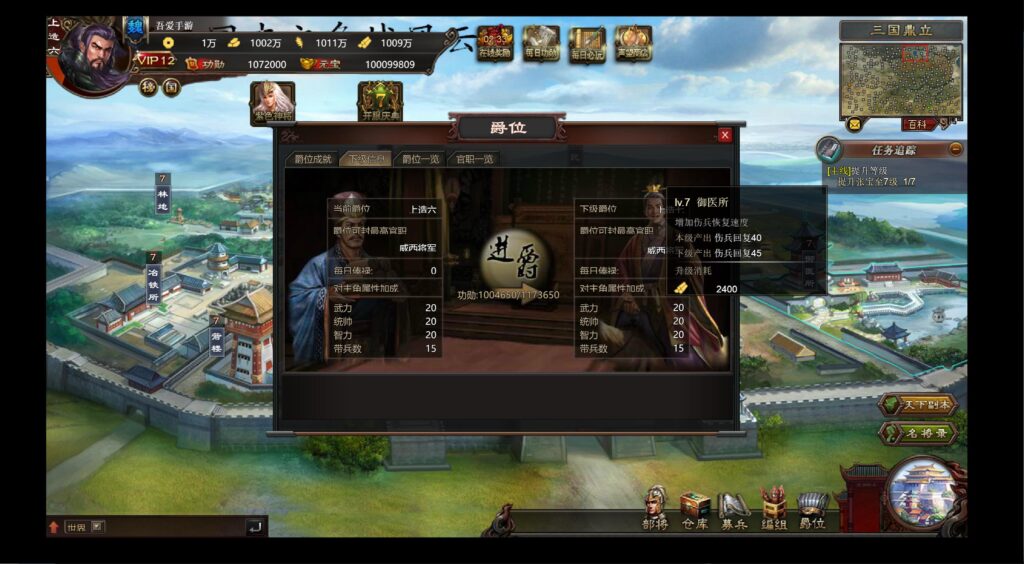Open the yellow mail envelope icon

(x=854, y=125)
